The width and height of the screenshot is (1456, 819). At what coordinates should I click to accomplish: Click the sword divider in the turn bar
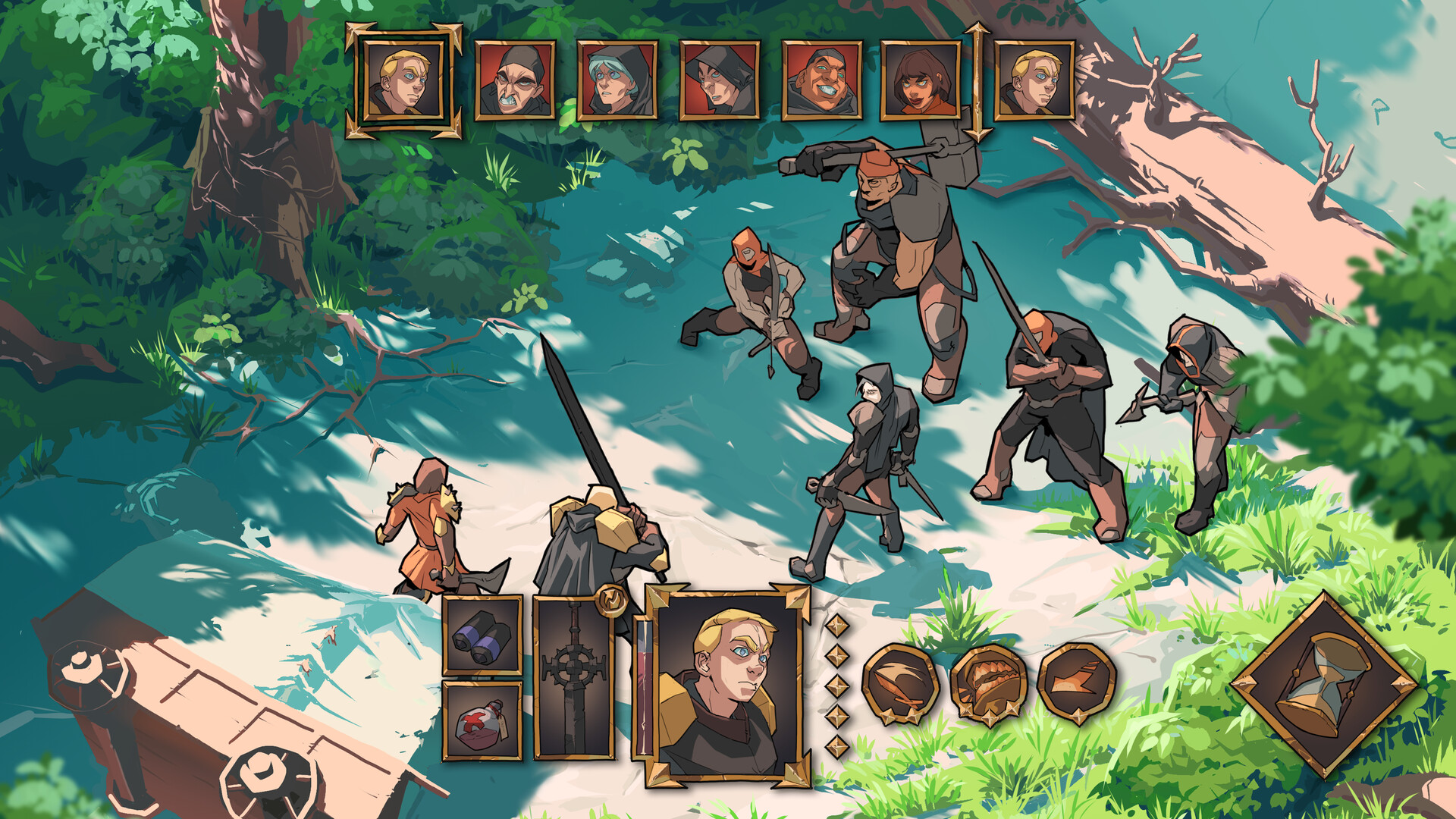978,80
